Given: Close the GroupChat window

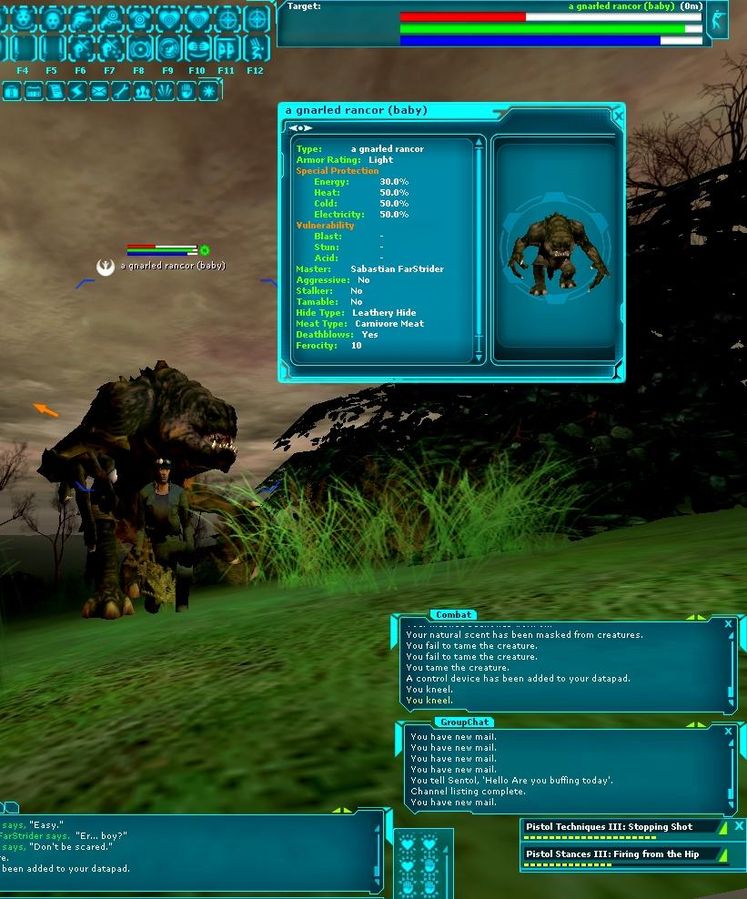Looking at the screenshot, I should (728, 735).
